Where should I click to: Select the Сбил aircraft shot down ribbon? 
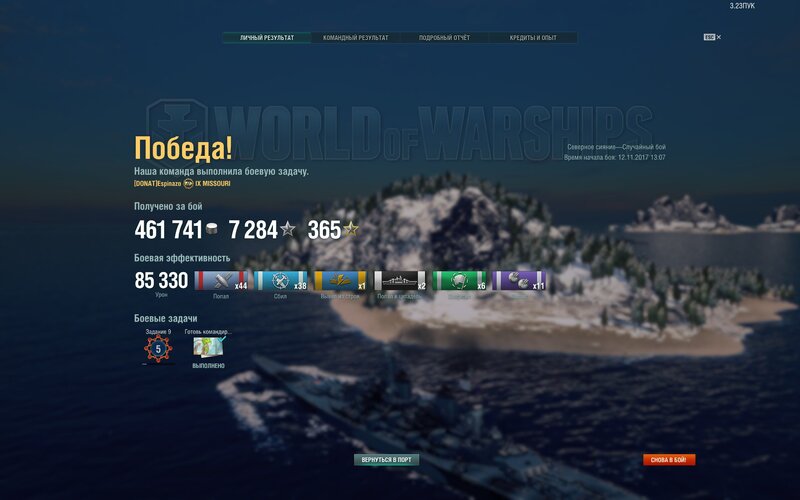coord(281,281)
